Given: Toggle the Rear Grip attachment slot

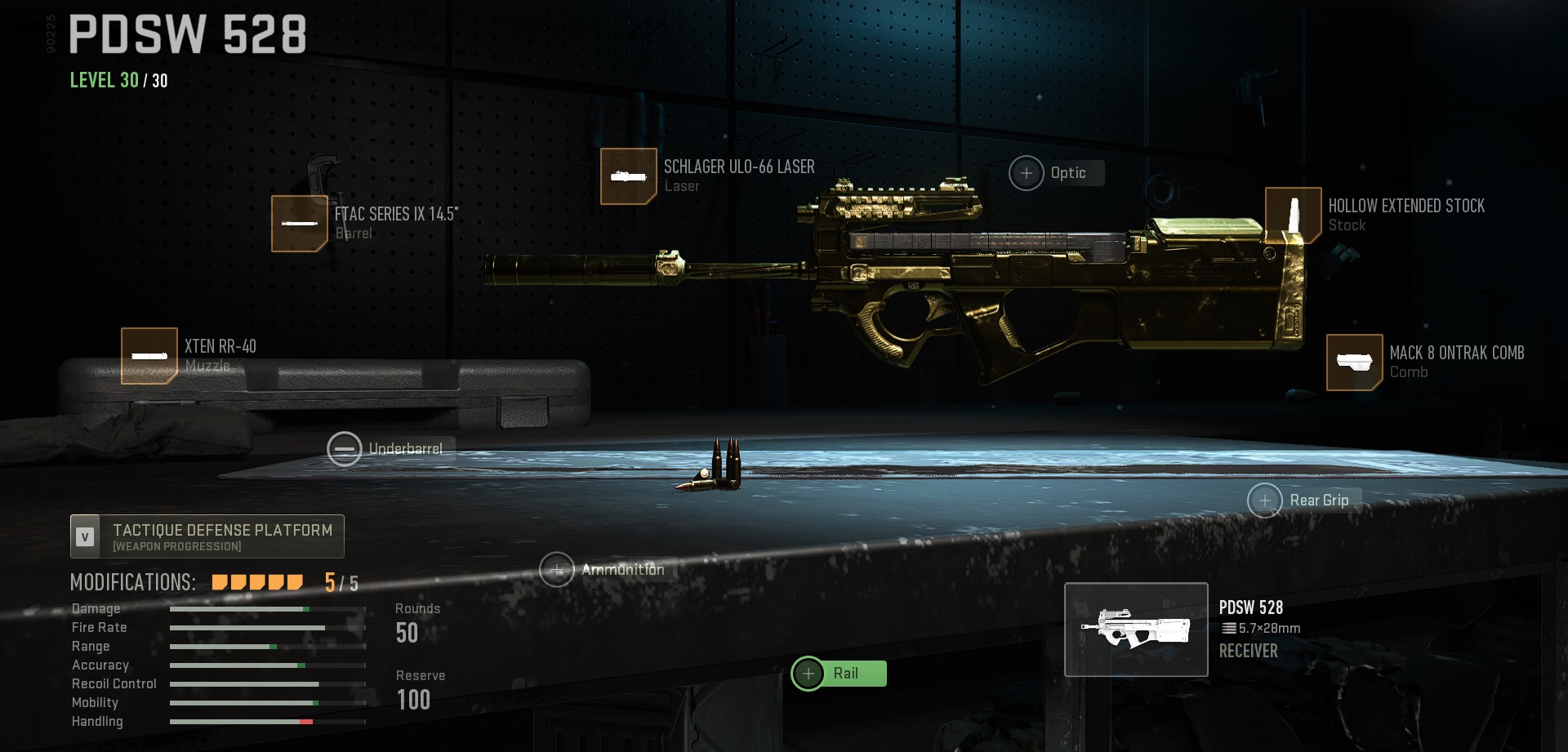Looking at the screenshot, I should pyautogui.click(x=1265, y=500).
